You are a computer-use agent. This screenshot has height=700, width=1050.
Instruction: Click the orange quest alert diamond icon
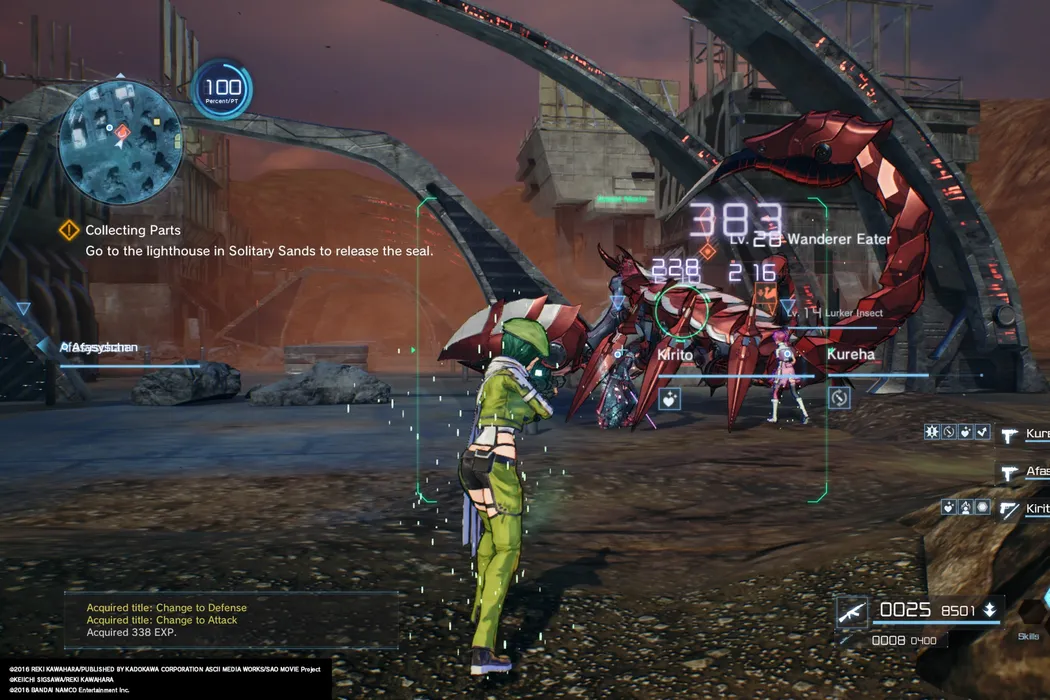(68, 231)
